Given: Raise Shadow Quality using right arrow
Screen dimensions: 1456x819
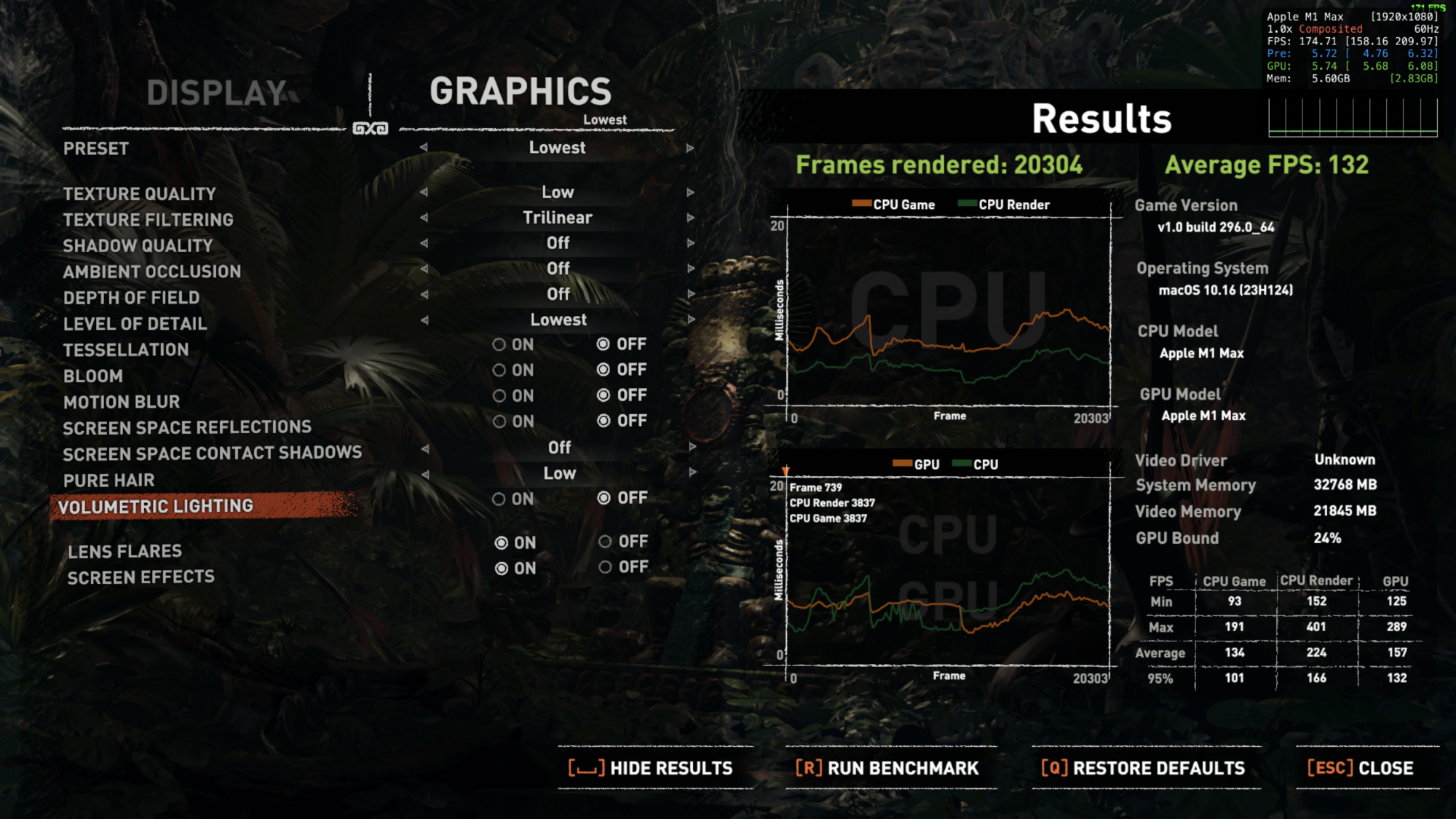Looking at the screenshot, I should pos(689,243).
